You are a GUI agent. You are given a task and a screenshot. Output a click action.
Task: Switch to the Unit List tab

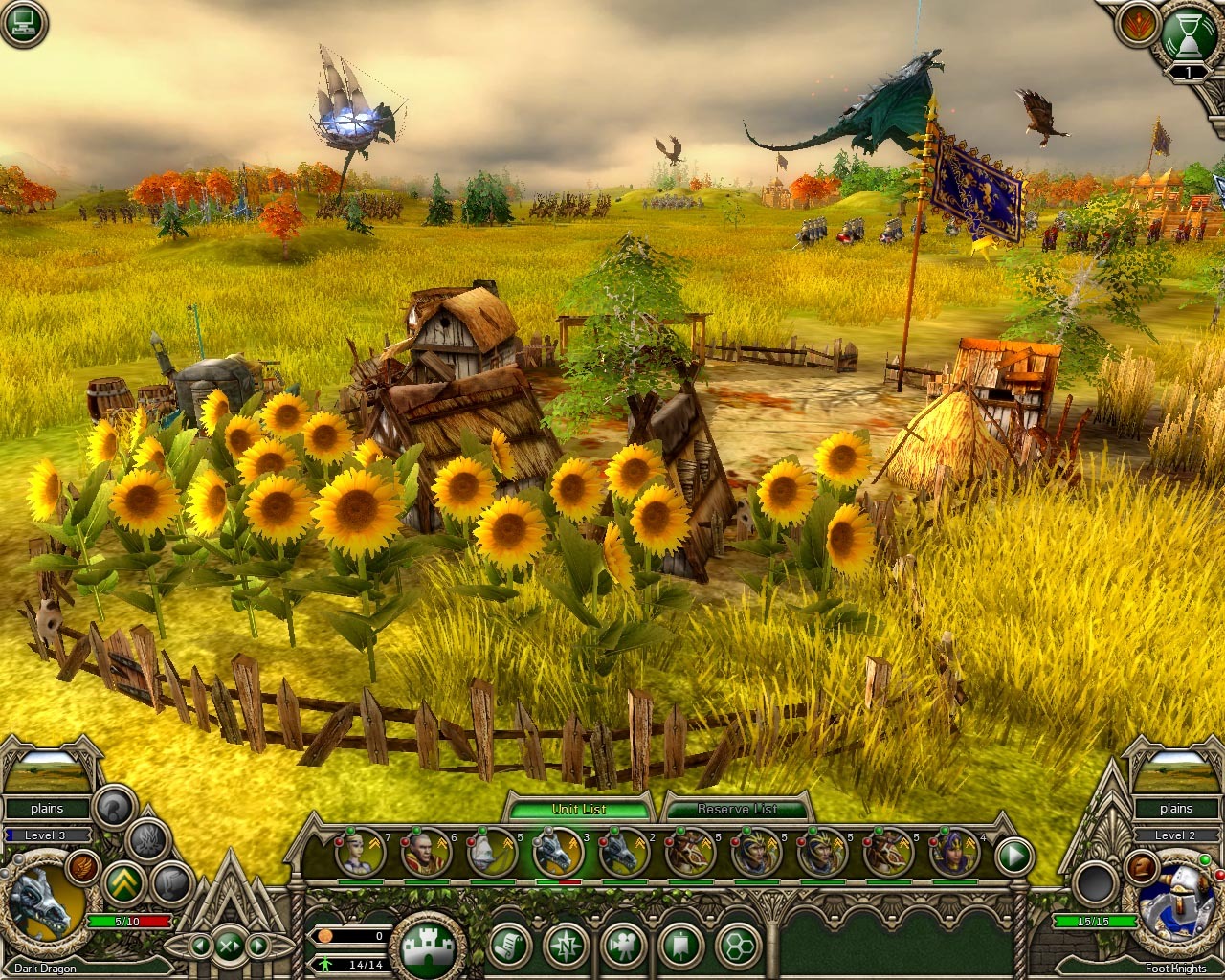(579, 809)
